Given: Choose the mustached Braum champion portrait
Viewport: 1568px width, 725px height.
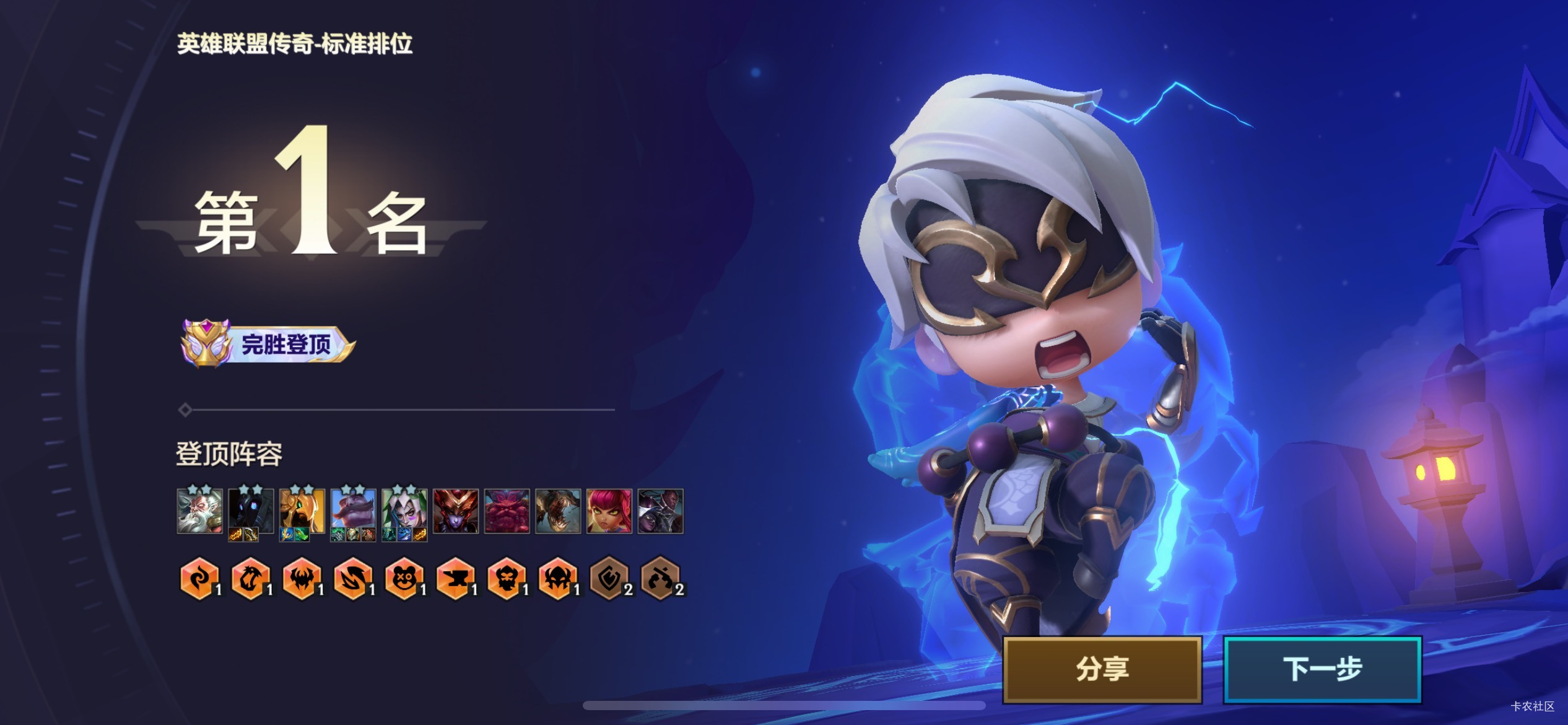Looking at the screenshot, I should (353, 511).
